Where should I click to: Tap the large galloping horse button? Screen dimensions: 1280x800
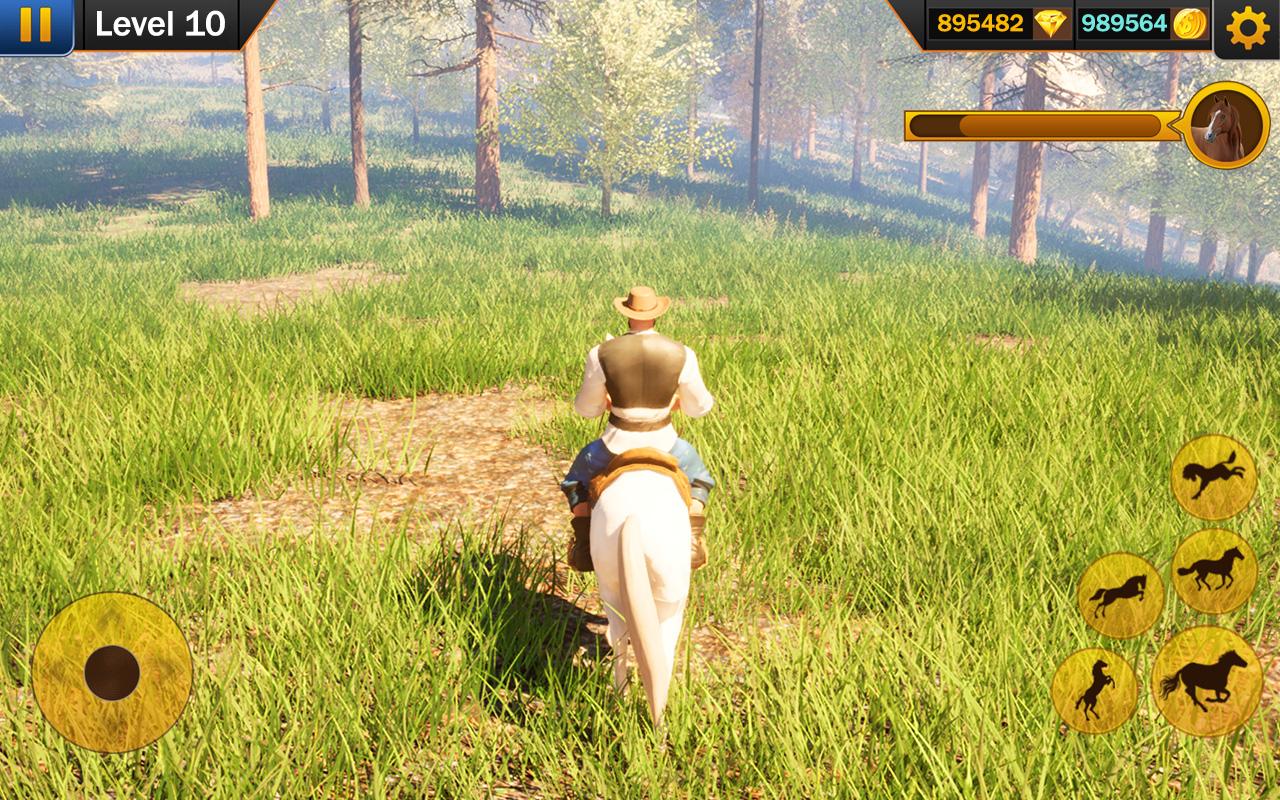[x=1206, y=681]
